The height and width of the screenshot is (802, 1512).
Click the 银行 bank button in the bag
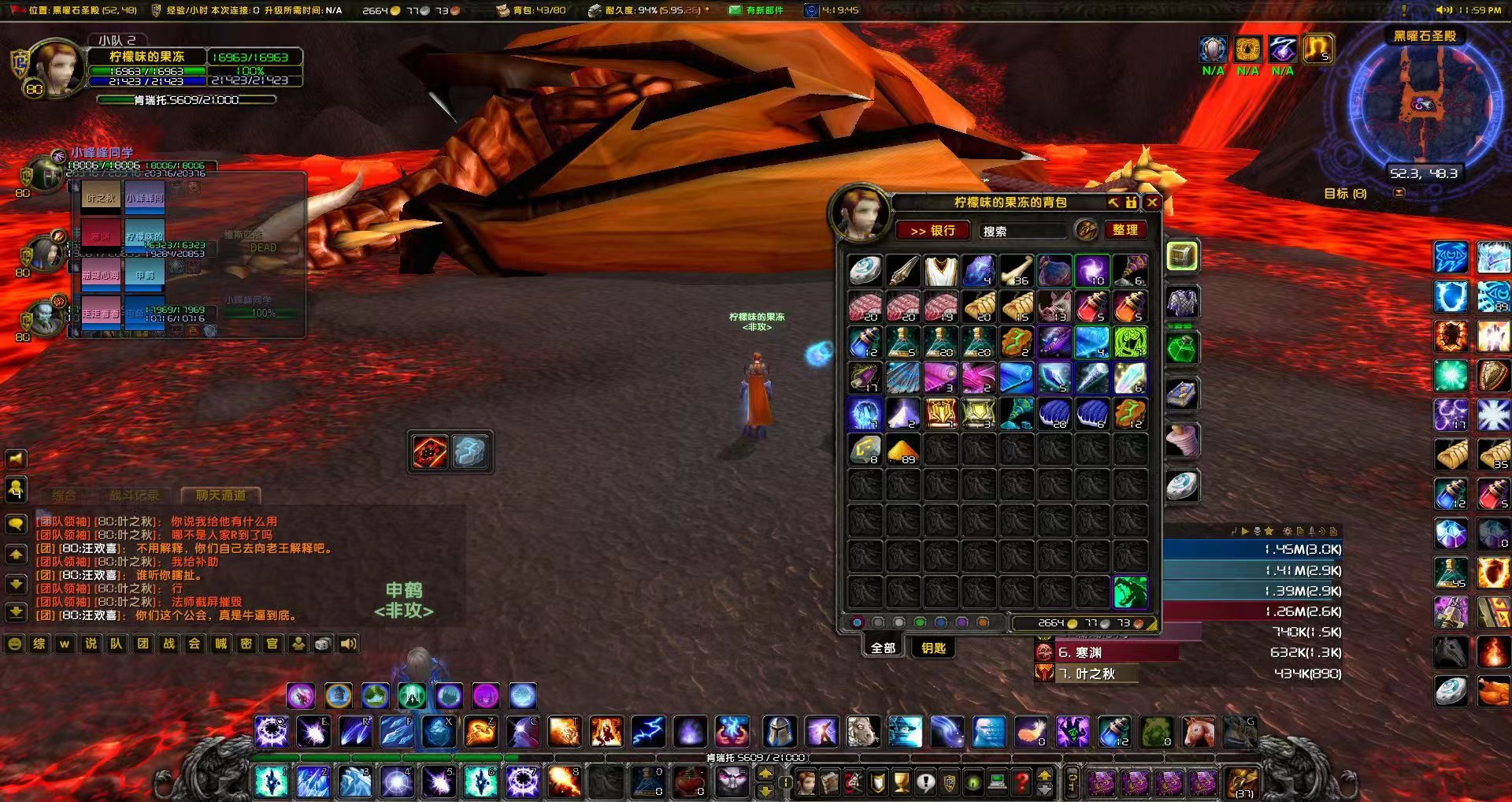tap(932, 230)
